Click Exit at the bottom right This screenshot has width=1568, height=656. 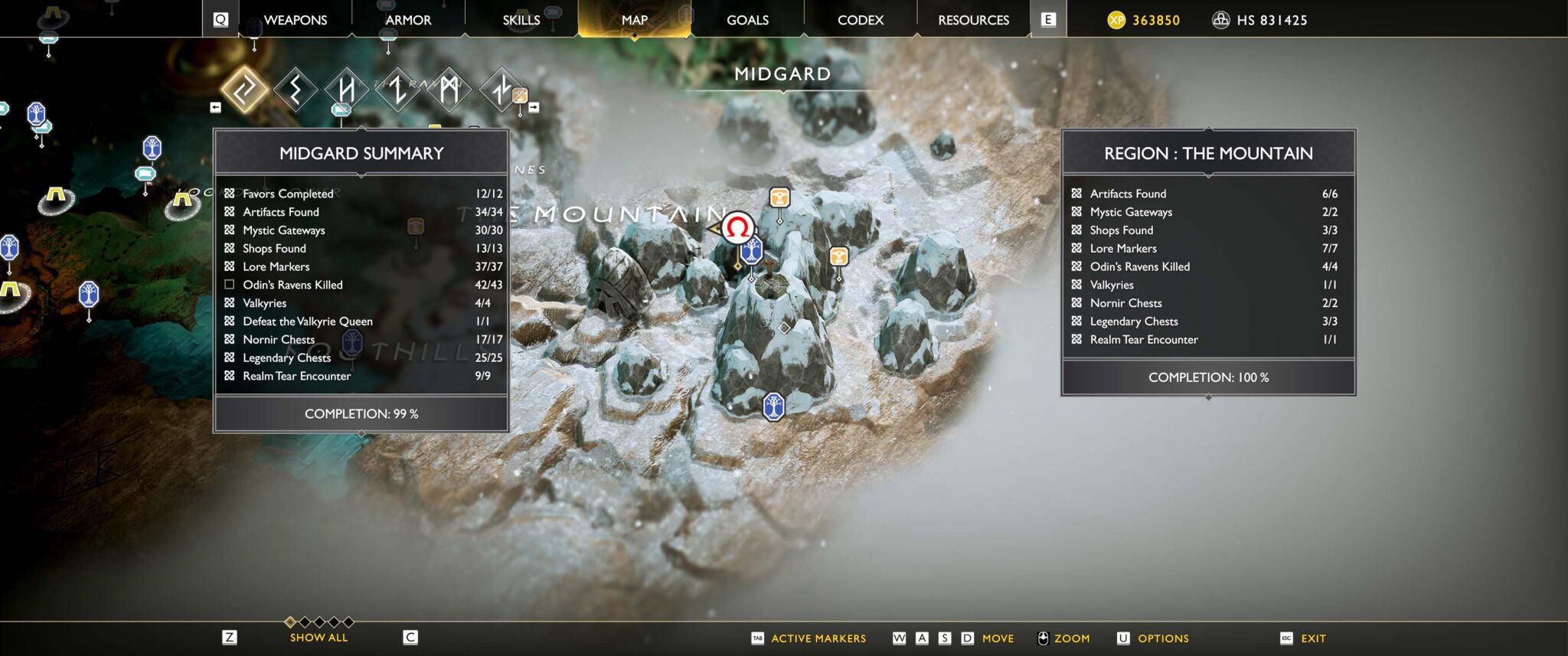(1315, 638)
